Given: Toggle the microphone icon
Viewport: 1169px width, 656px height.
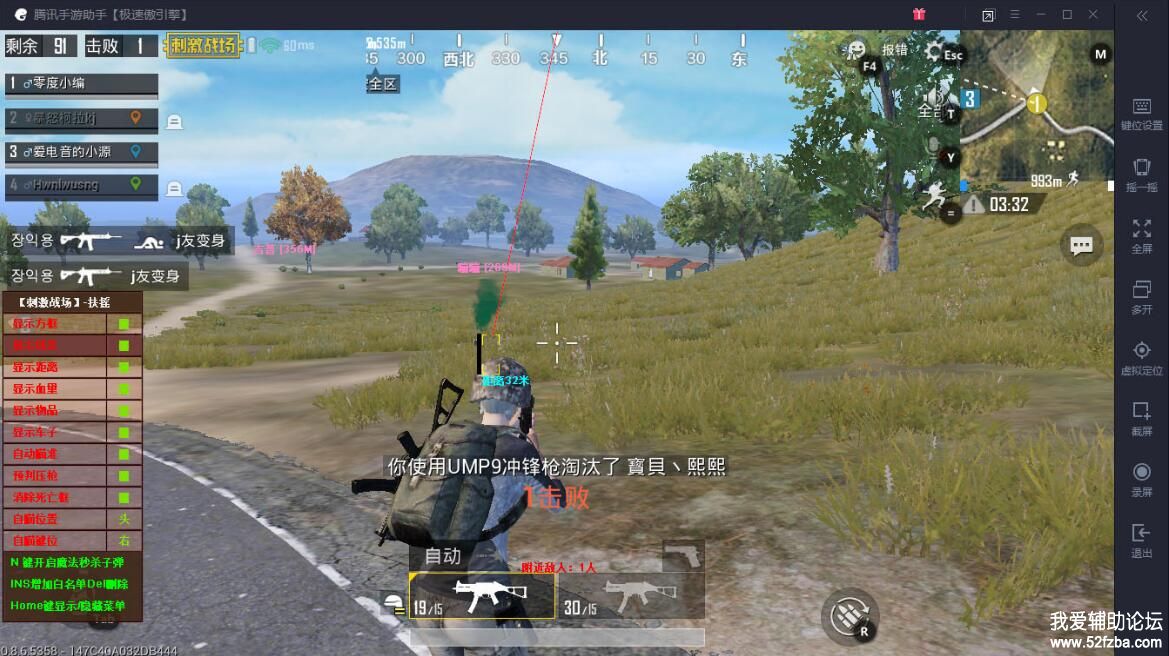Looking at the screenshot, I should coord(934,146).
